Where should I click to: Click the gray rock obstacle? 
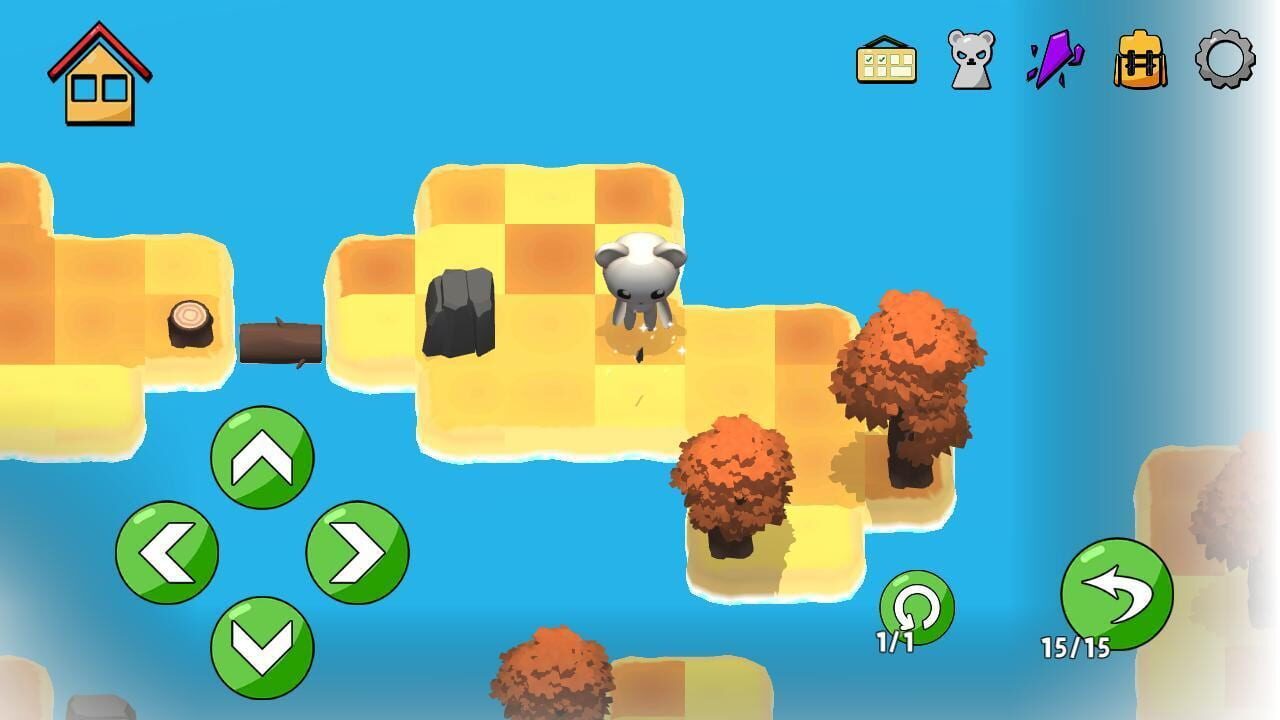(x=462, y=310)
